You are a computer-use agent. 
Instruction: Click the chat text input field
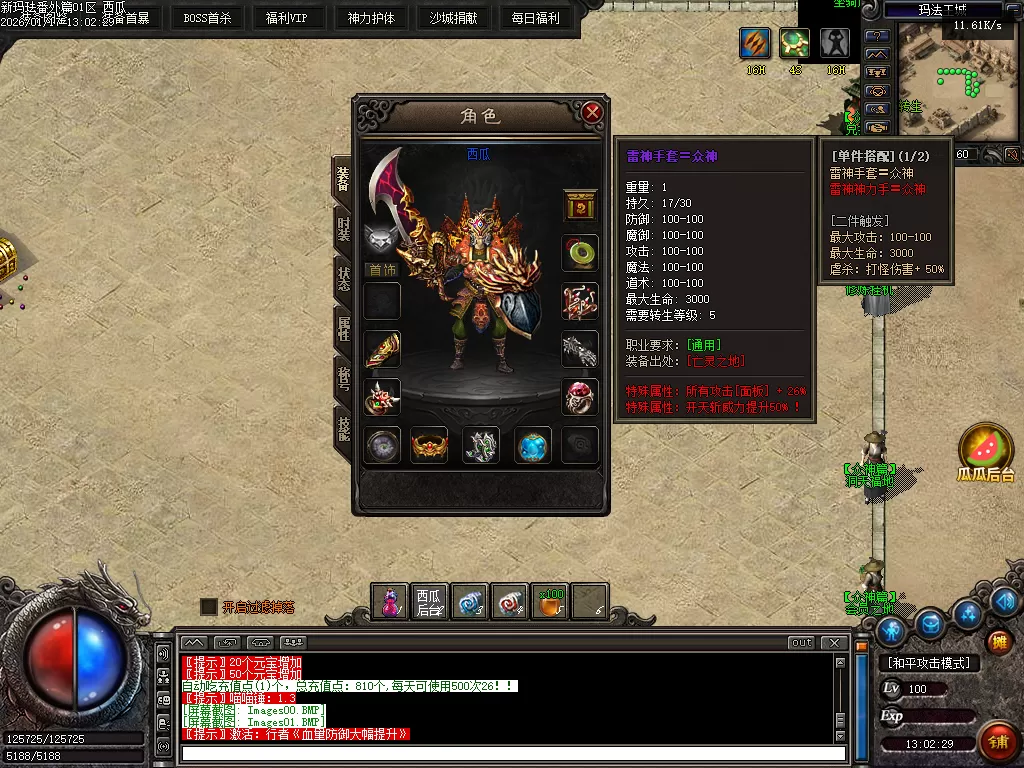(514, 754)
